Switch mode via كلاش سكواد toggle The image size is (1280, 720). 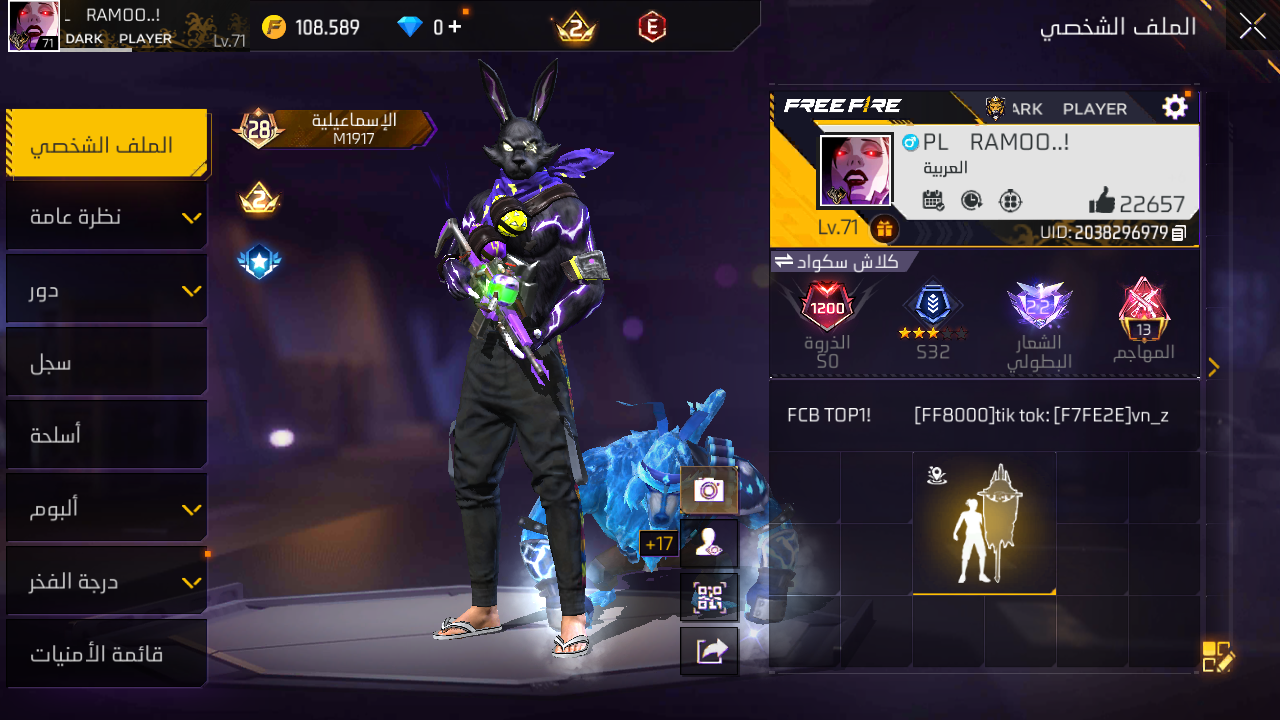click(x=784, y=262)
